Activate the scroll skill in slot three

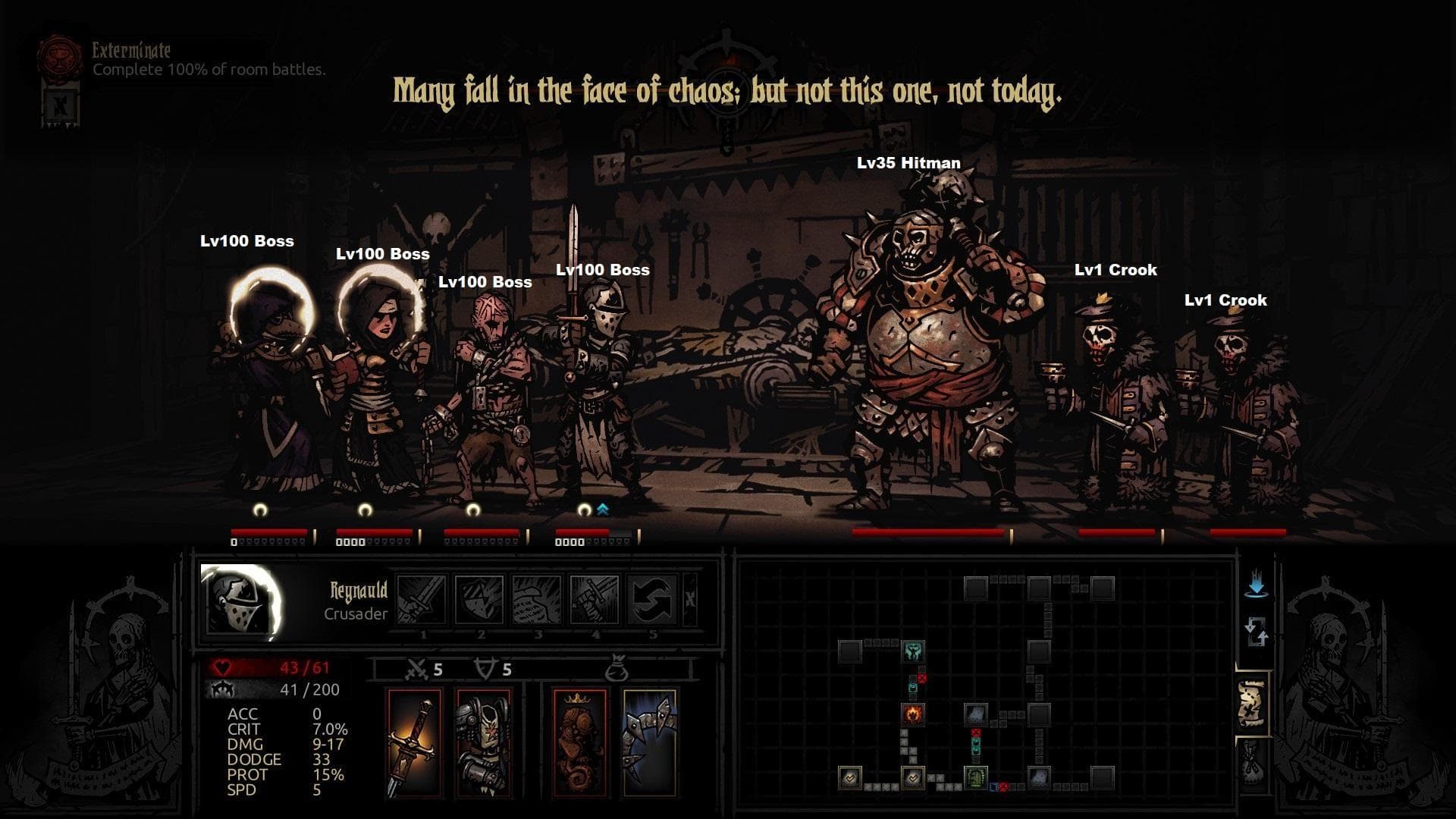tap(537, 600)
